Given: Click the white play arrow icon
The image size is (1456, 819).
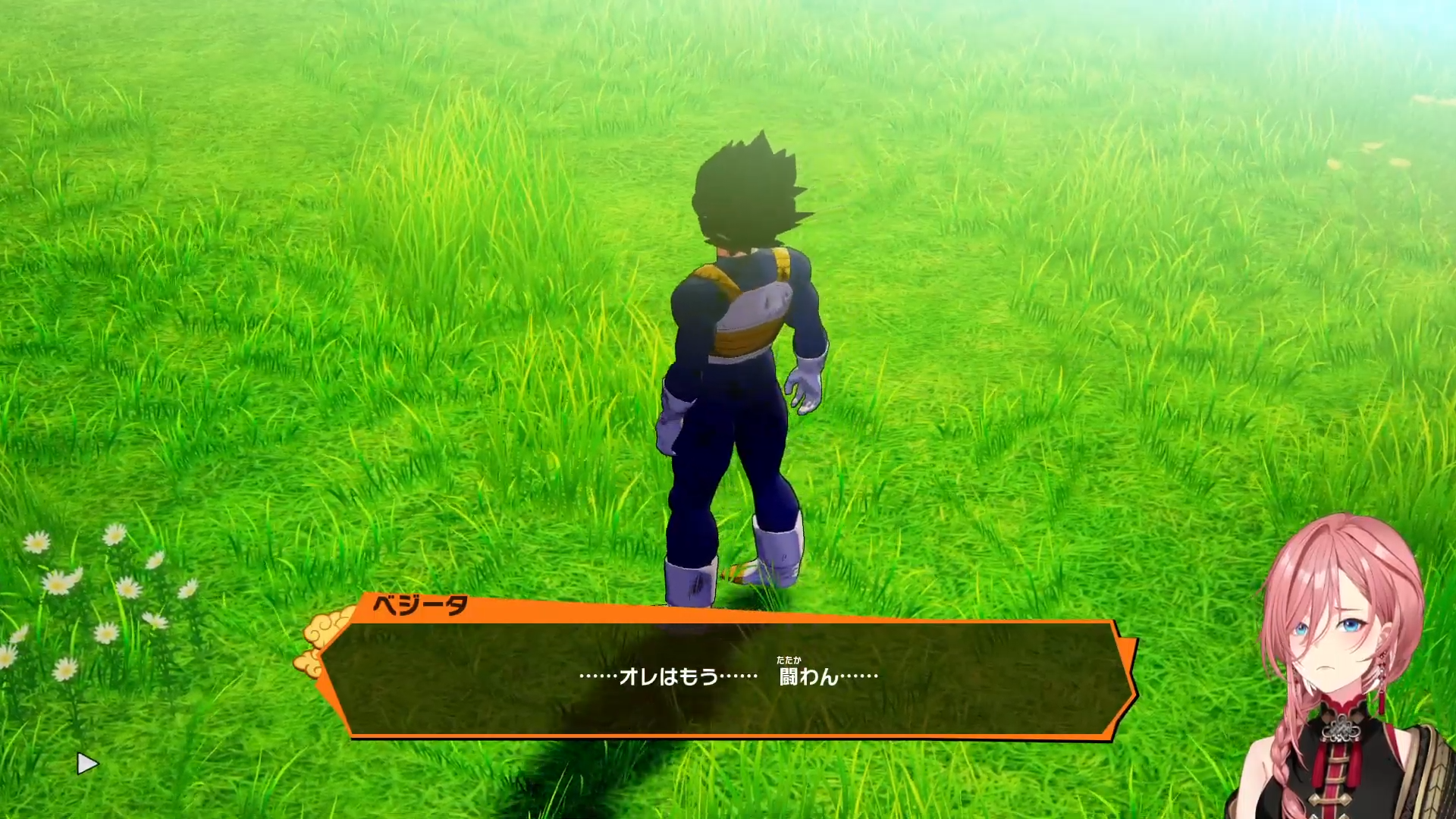Looking at the screenshot, I should point(87,764).
